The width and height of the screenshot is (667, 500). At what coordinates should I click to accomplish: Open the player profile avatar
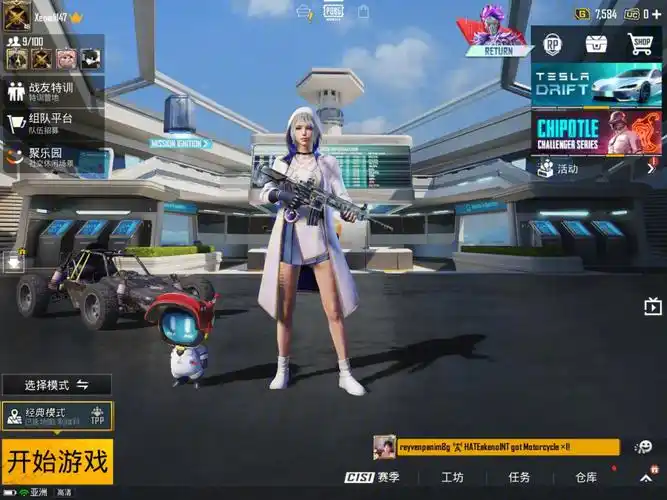coord(17,16)
